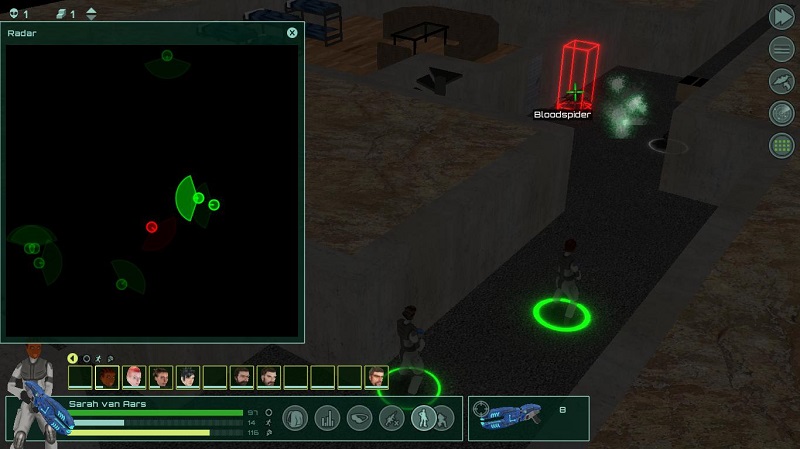Image resolution: width=800 pixels, height=449 pixels.
Task: Select the last soldier portrait in the roster
Action: [x=376, y=377]
